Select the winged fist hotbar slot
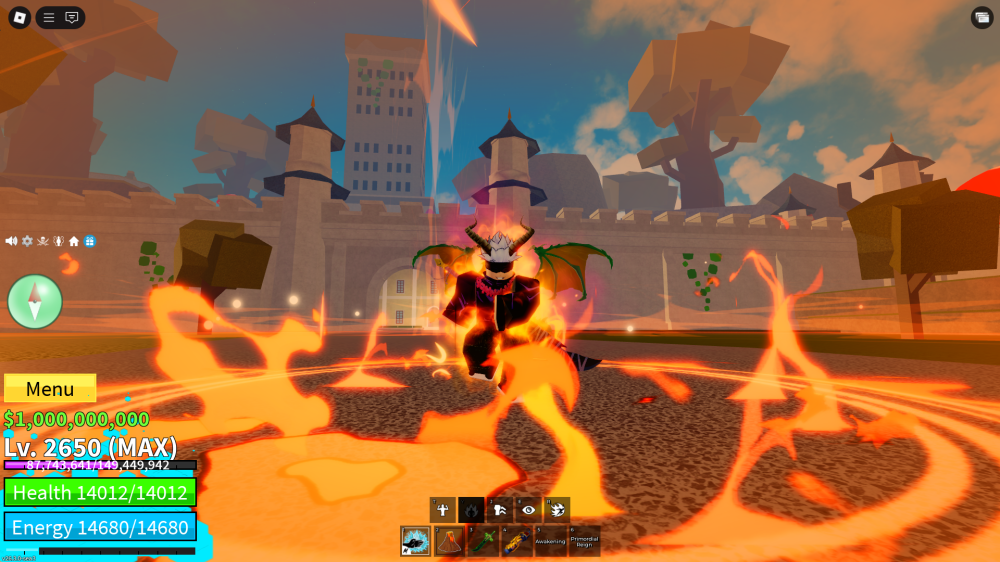The image size is (1000, 562). coord(415,541)
